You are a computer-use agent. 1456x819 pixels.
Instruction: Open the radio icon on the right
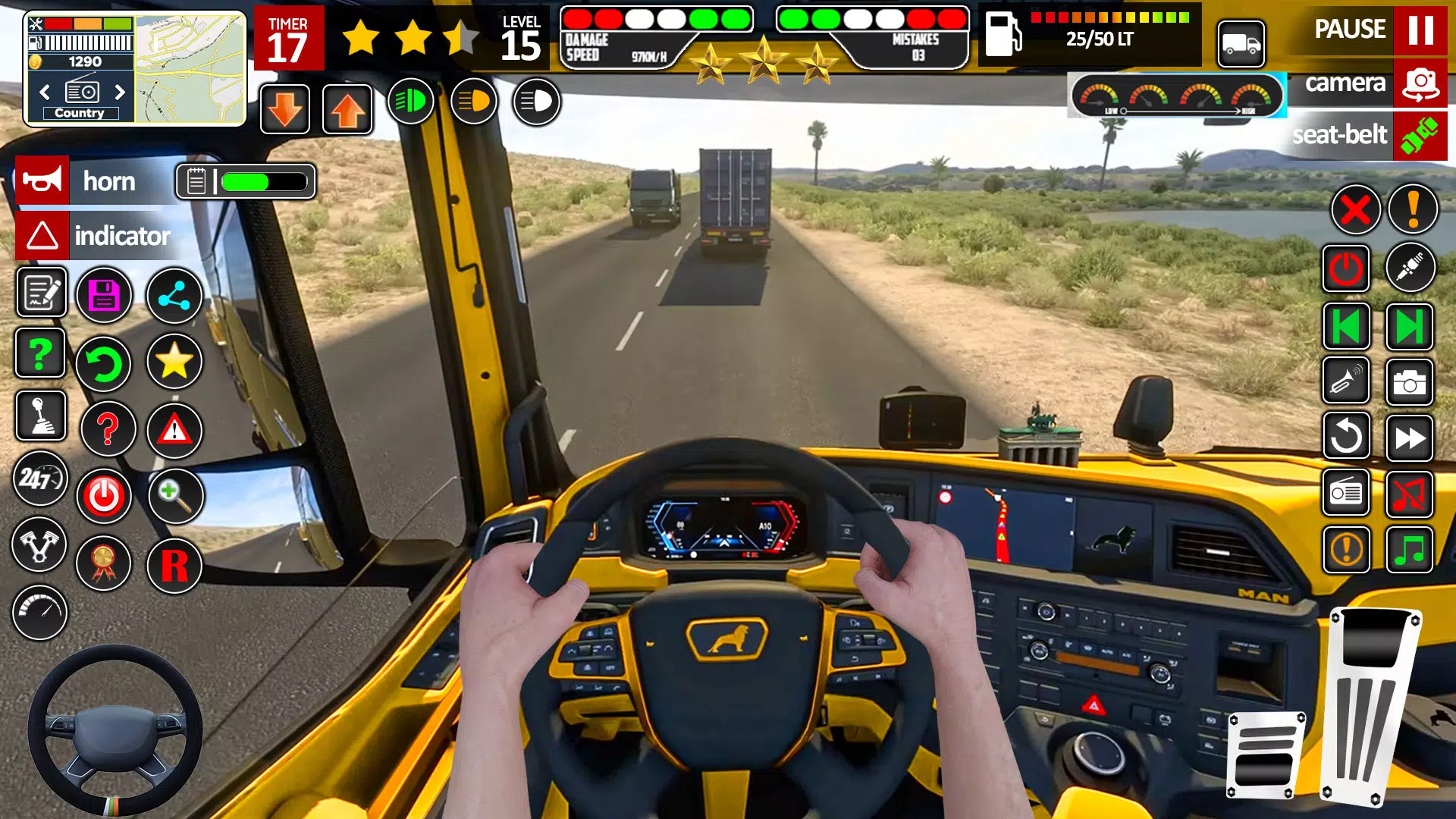[1345, 492]
